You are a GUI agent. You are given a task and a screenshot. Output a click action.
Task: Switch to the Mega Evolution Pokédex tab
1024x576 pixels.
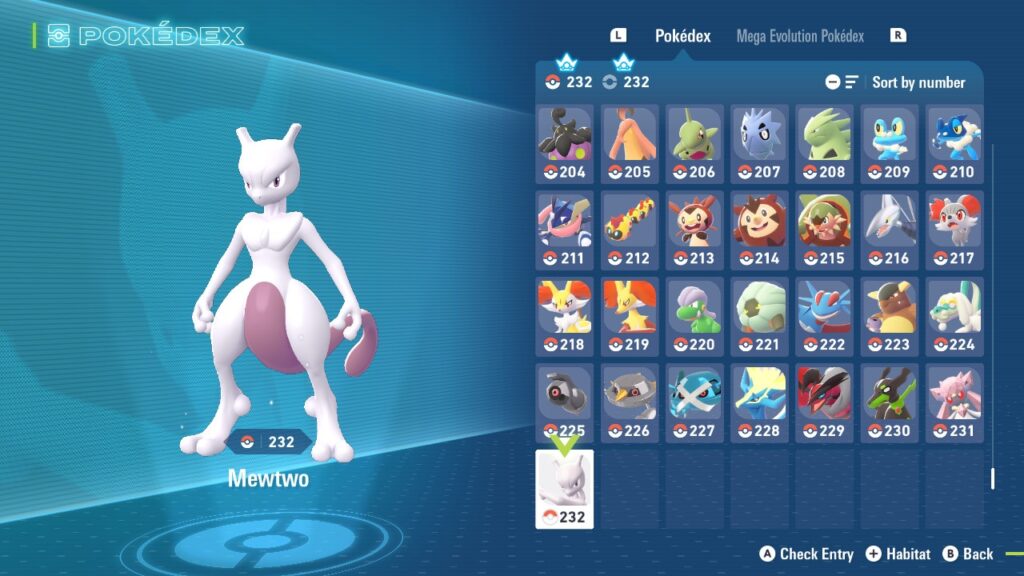tap(799, 36)
